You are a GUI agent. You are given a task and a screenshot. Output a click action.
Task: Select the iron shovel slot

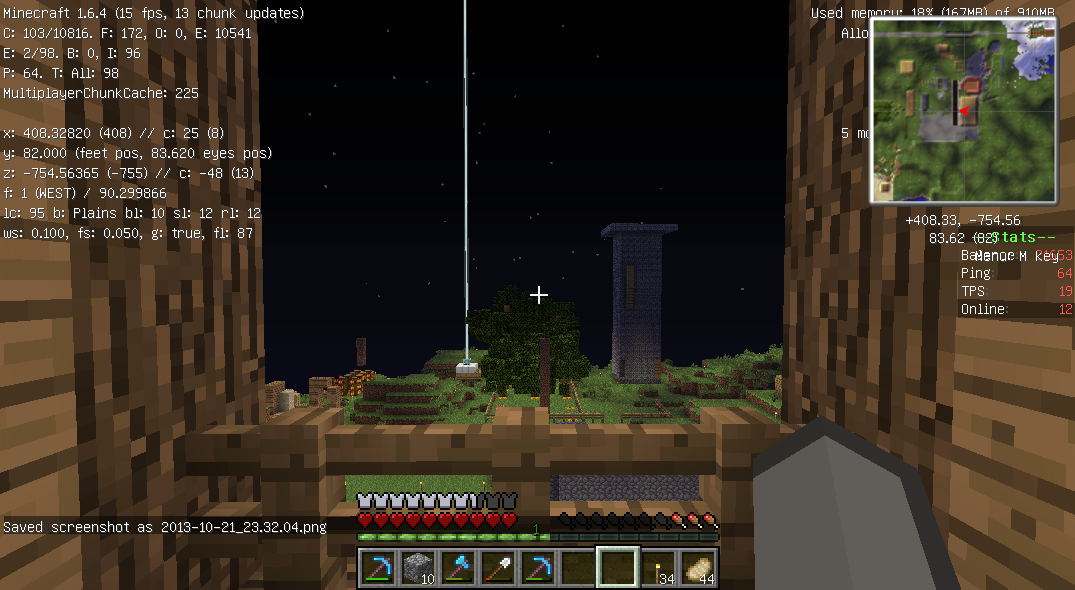pos(497,568)
